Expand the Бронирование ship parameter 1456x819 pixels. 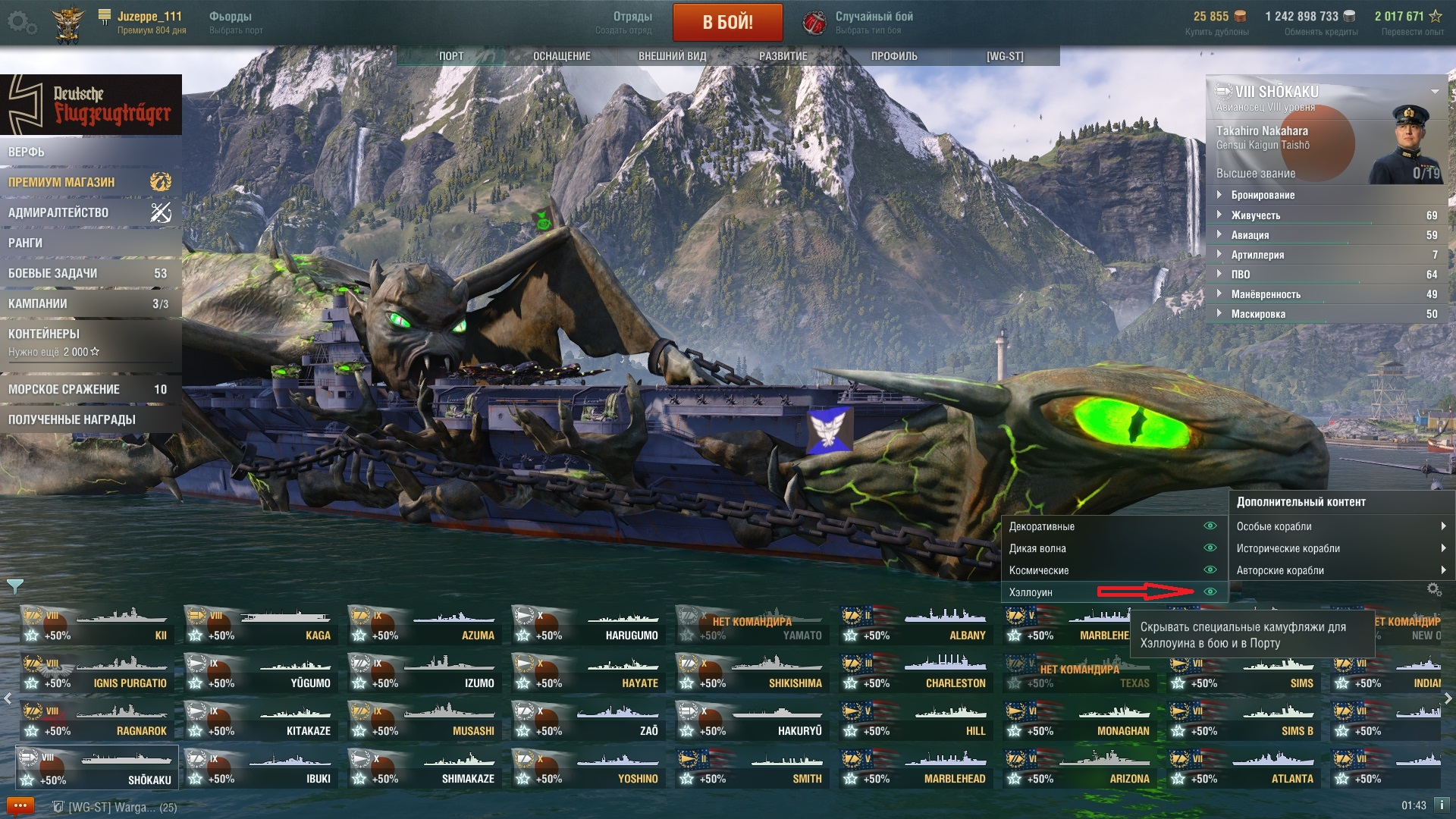click(x=1263, y=195)
